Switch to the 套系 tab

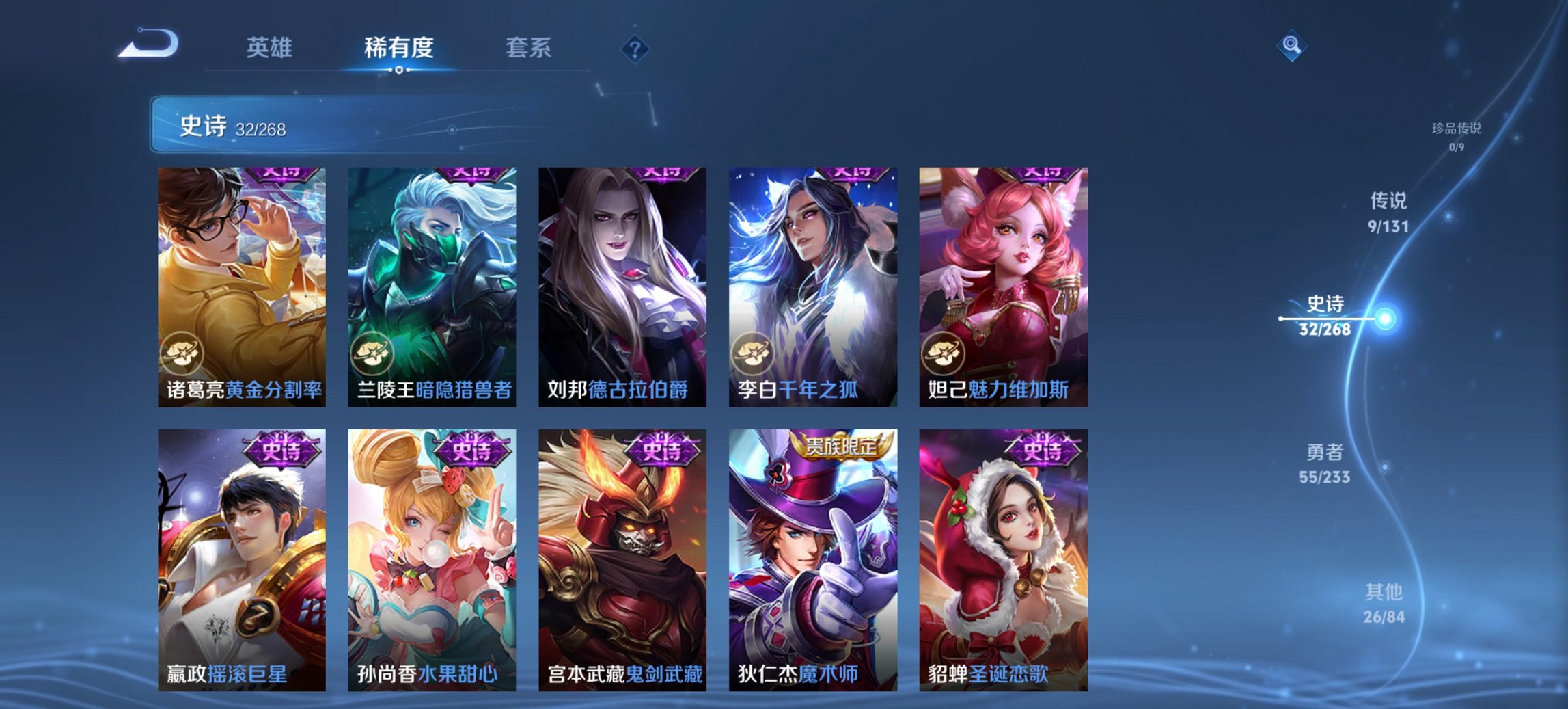coord(527,48)
